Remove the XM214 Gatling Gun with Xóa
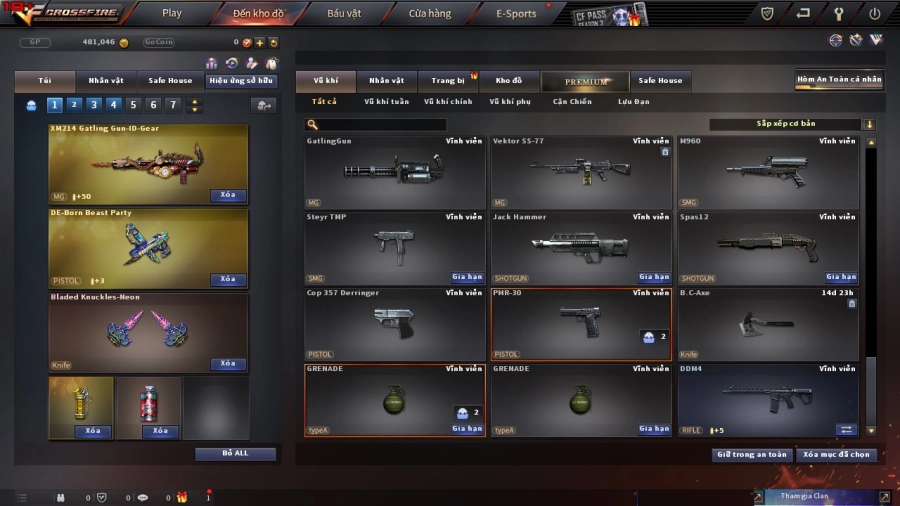 tap(228, 195)
